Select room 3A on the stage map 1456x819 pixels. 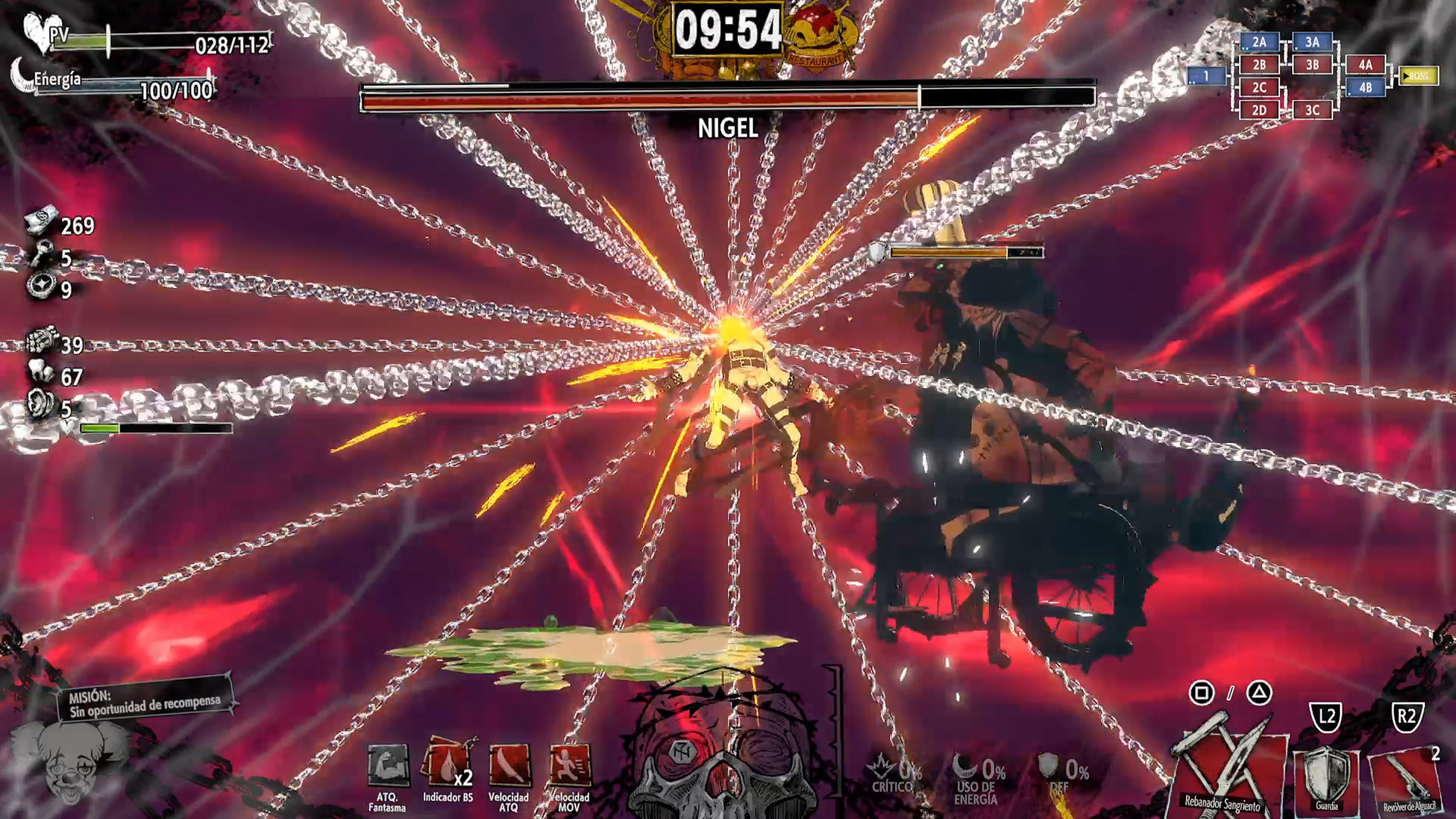(1312, 42)
